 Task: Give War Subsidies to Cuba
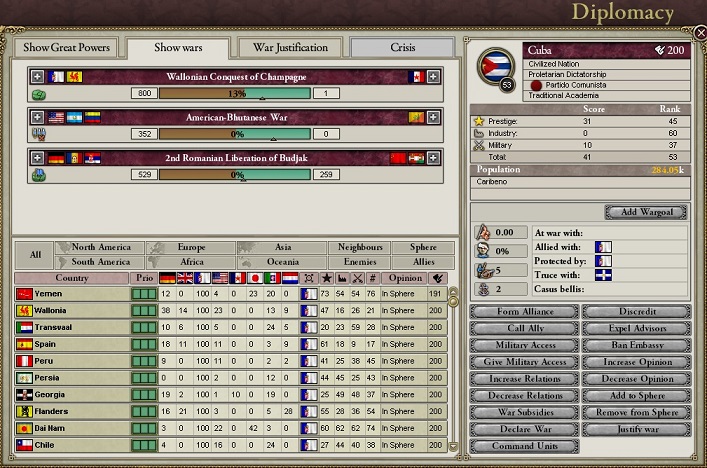[x=523, y=412]
